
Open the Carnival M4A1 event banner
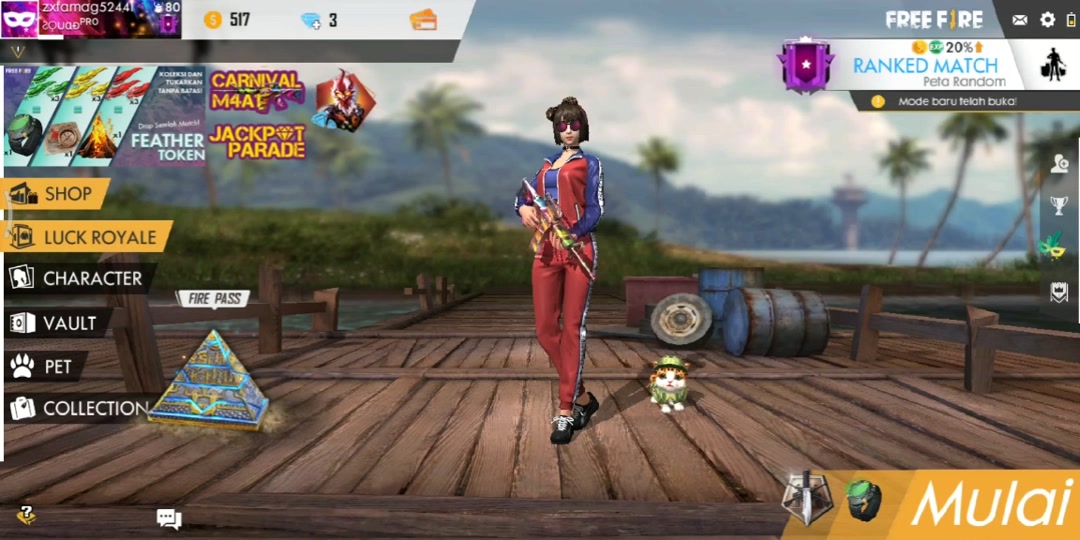257,90
